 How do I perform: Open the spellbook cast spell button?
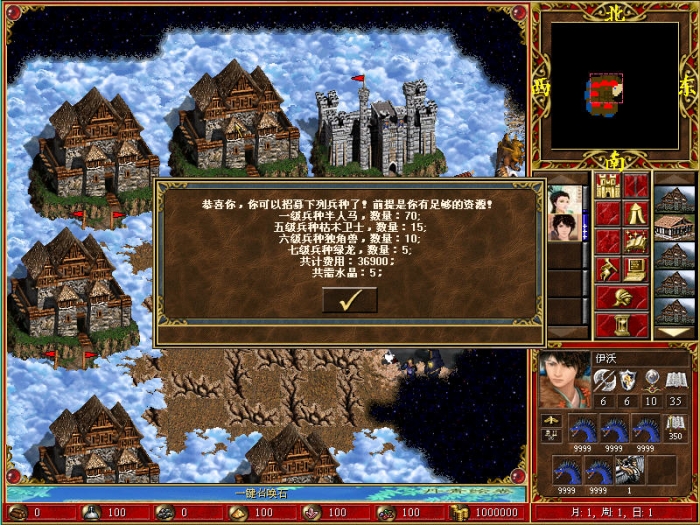pos(636,241)
